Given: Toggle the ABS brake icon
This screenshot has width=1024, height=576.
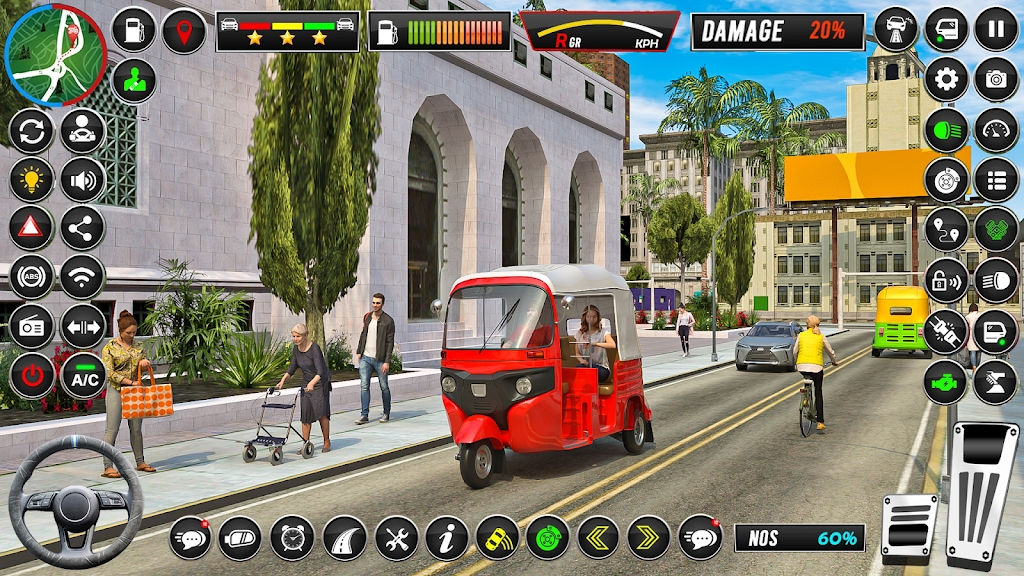Looking at the screenshot, I should (x=32, y=277).
